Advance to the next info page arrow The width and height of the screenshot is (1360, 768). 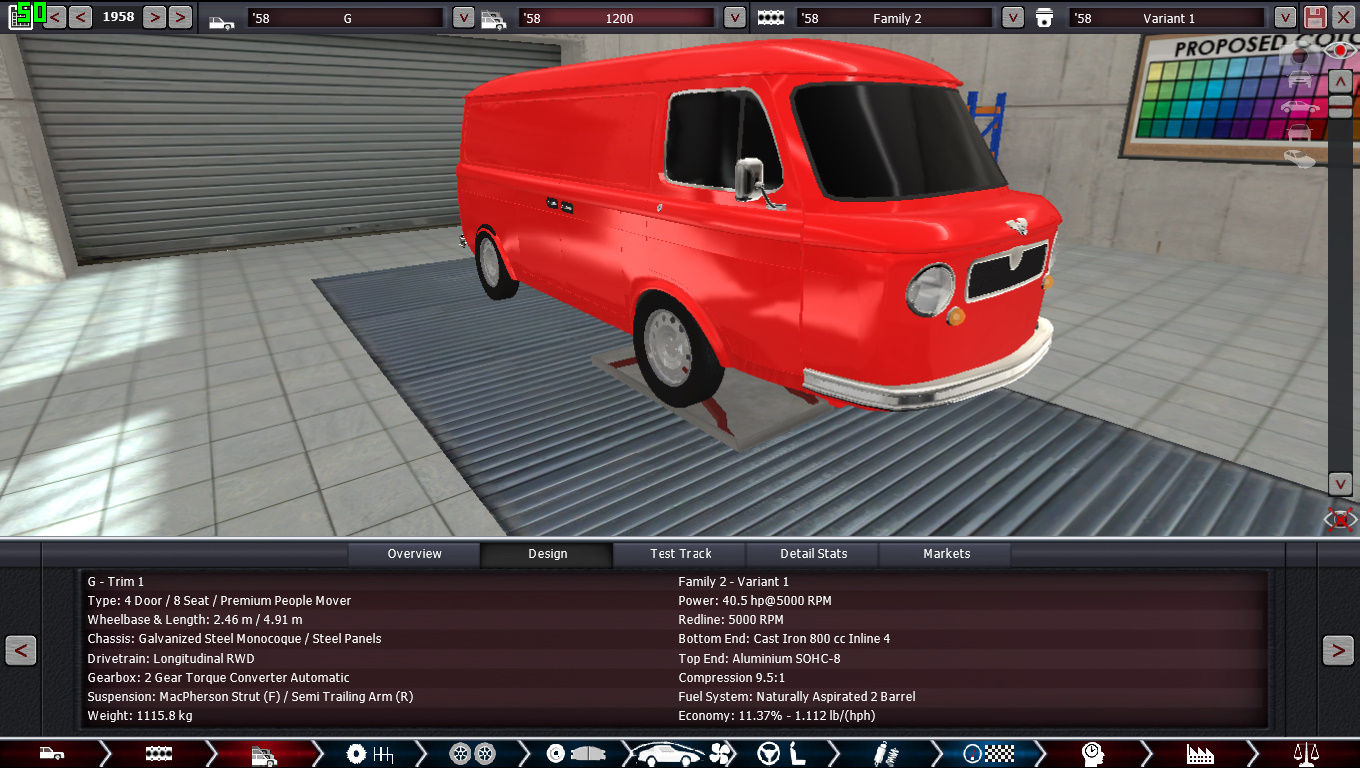coord(1338,650)
